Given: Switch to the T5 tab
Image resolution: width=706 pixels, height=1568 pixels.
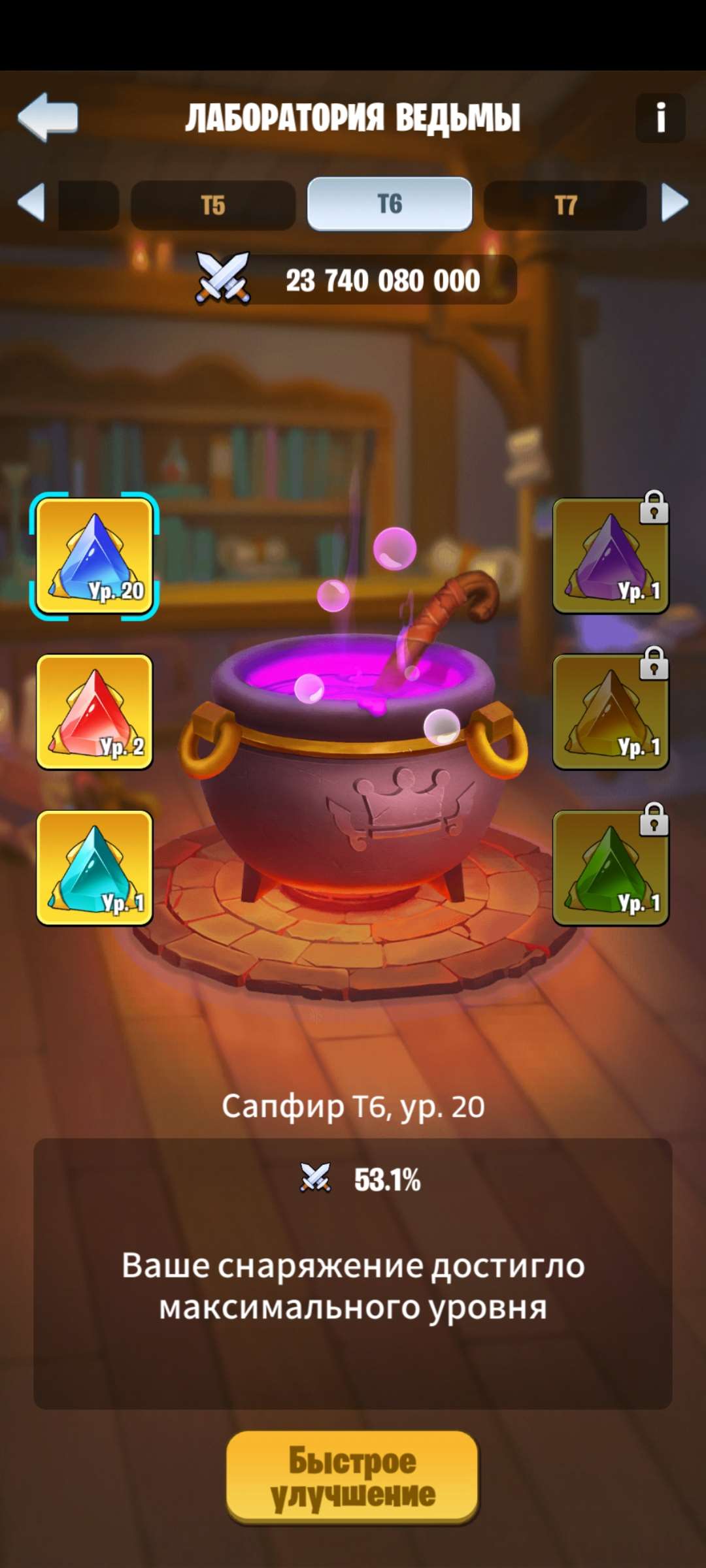Looking at the screenshot, I should point(213,205).
